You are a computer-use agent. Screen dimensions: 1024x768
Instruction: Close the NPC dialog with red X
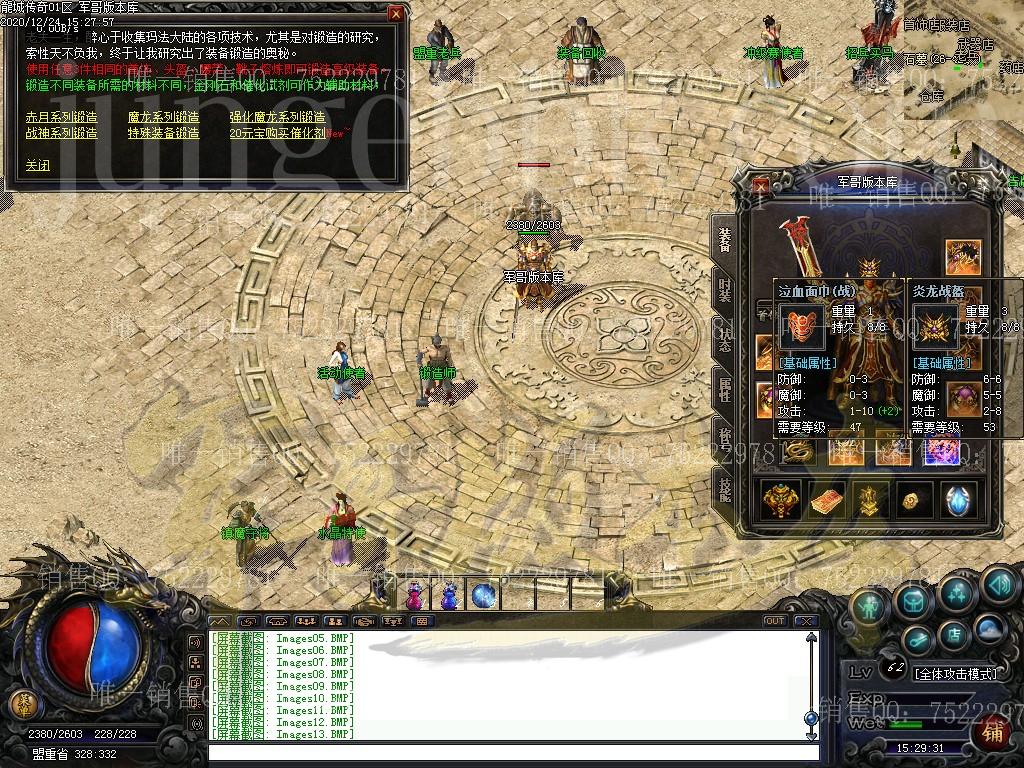point(396,14)
